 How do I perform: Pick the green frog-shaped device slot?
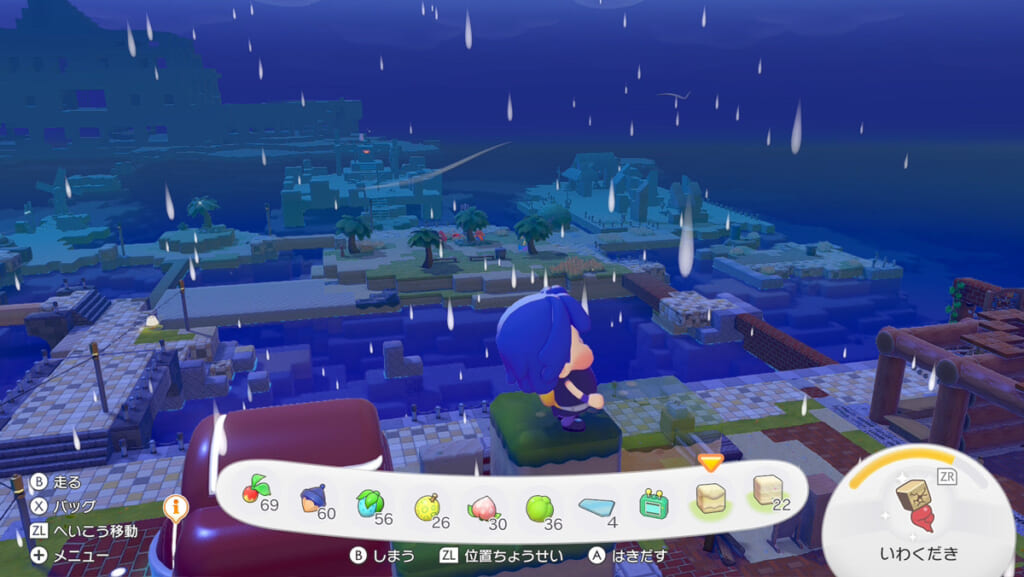pos(655,503)
